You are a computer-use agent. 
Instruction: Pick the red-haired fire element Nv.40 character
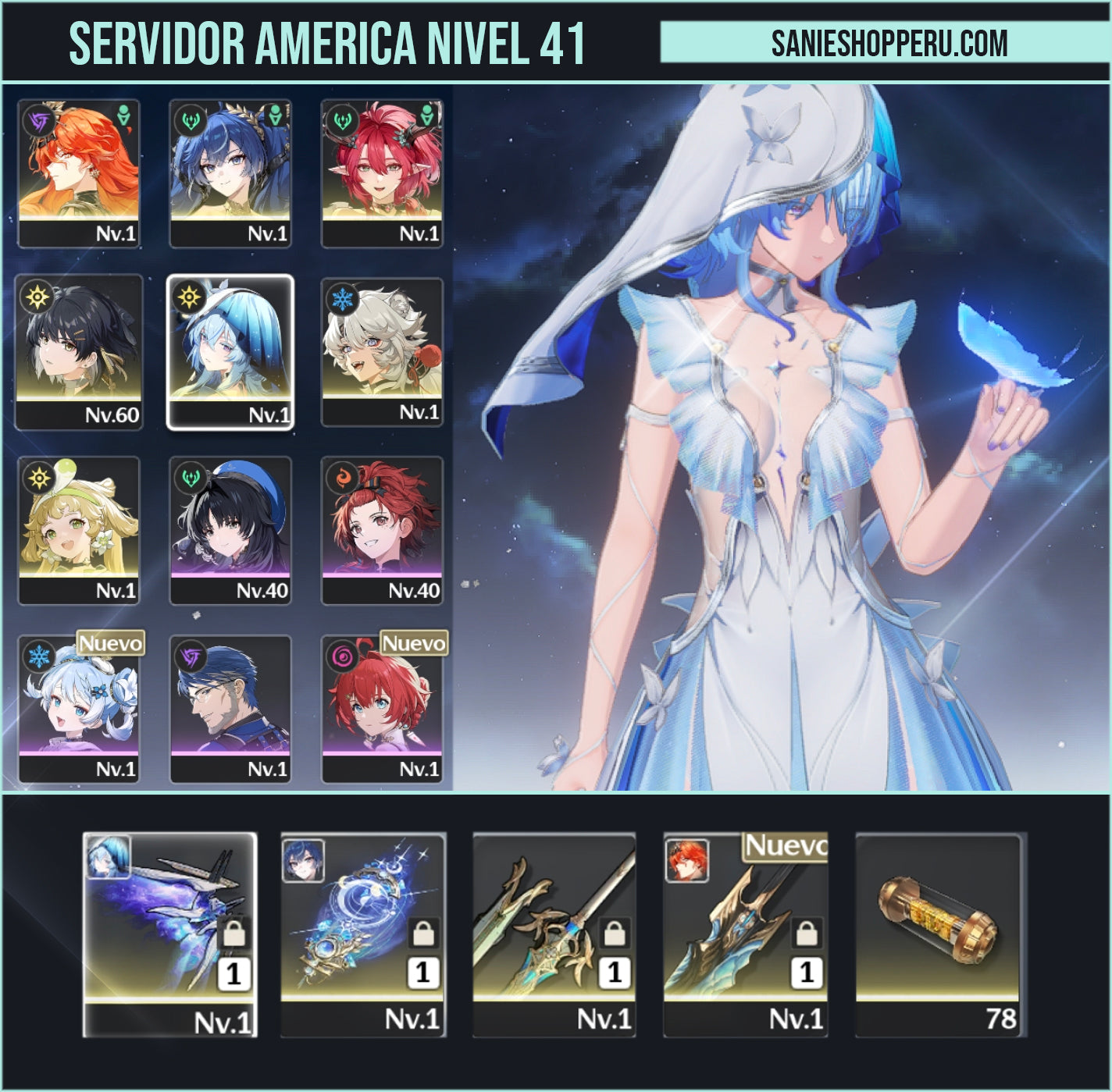(x=382, y=530)
